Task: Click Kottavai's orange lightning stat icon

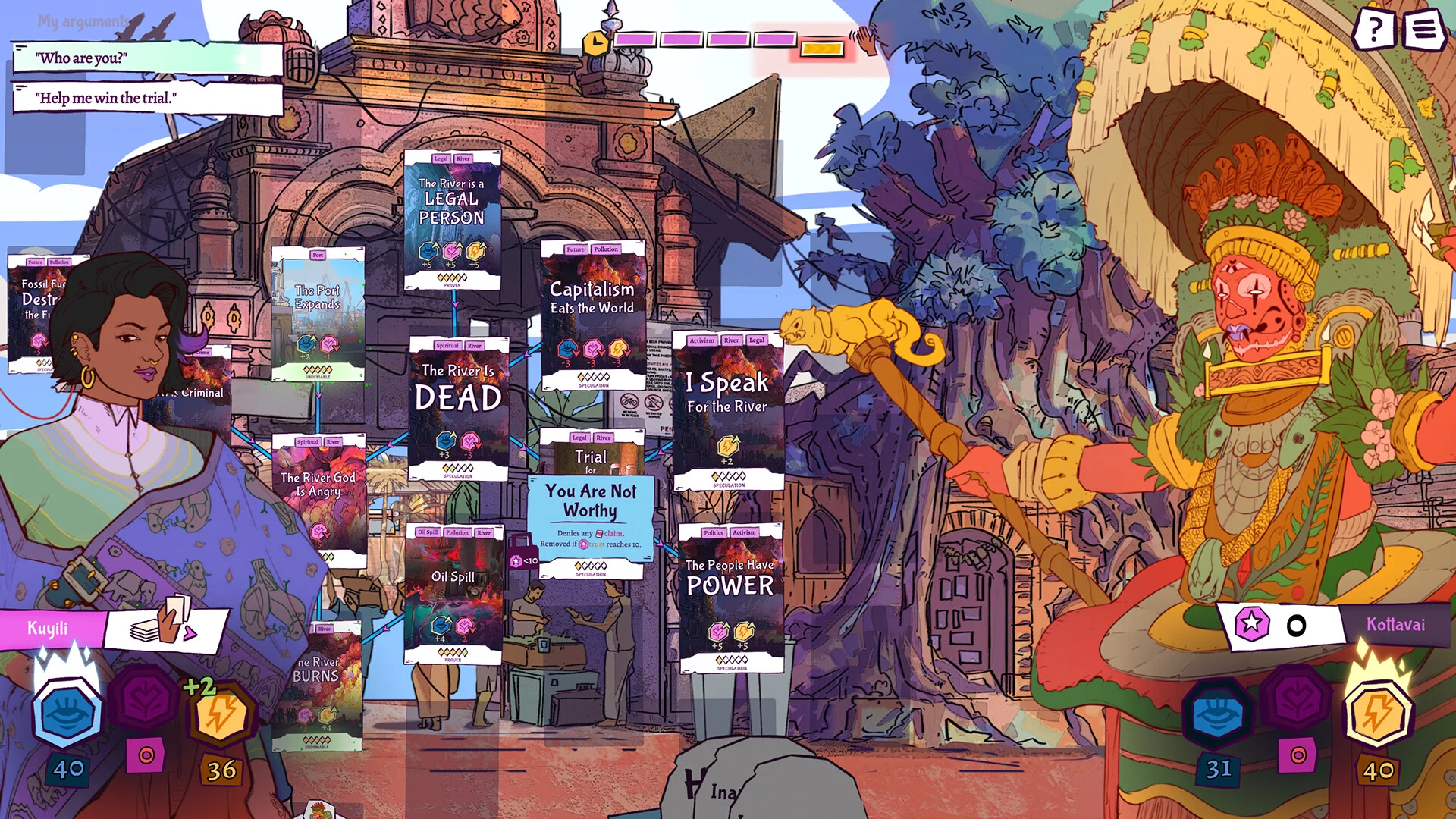Action: click(1378, 714)
